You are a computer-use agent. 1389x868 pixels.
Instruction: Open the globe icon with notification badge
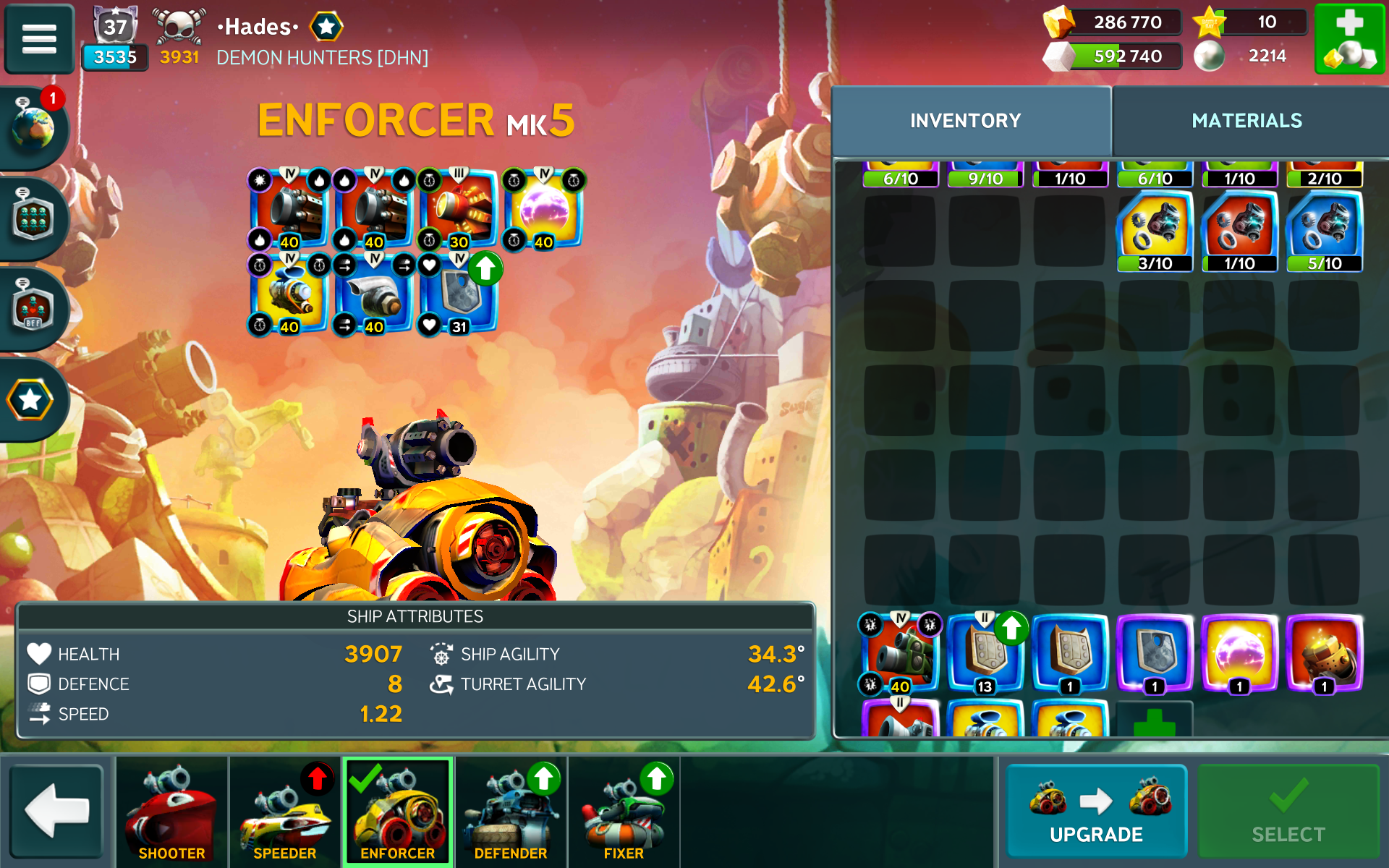[x=33, y=127]
